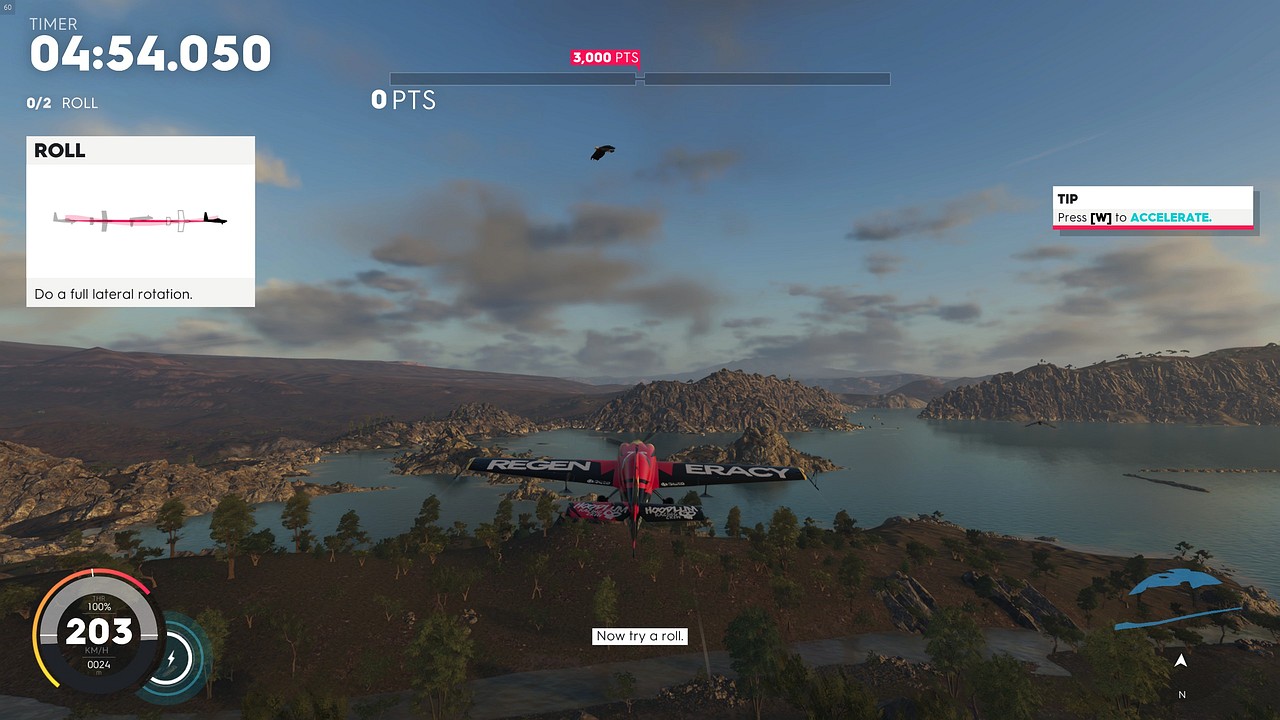Click the nitro lightning bolt icon

171,659
